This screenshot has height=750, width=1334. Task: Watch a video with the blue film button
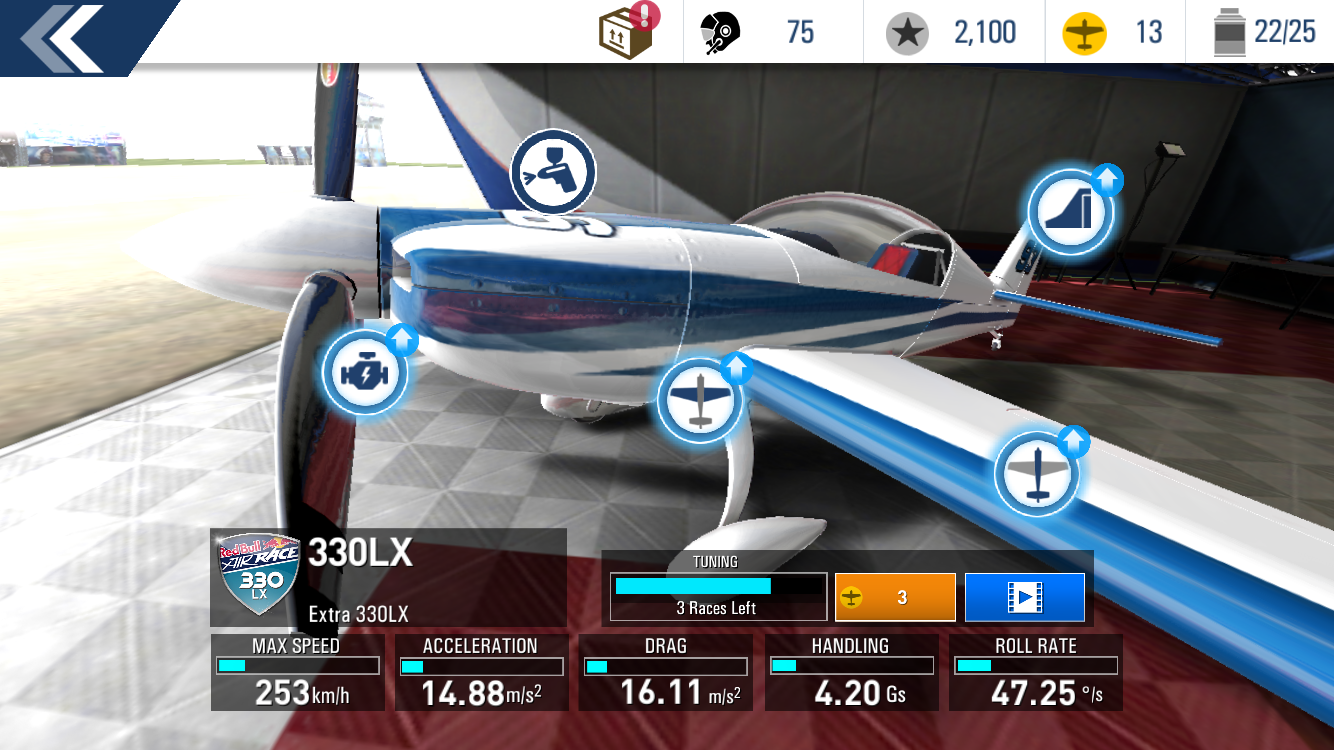pyautogui.click(x=1024, y=597)
